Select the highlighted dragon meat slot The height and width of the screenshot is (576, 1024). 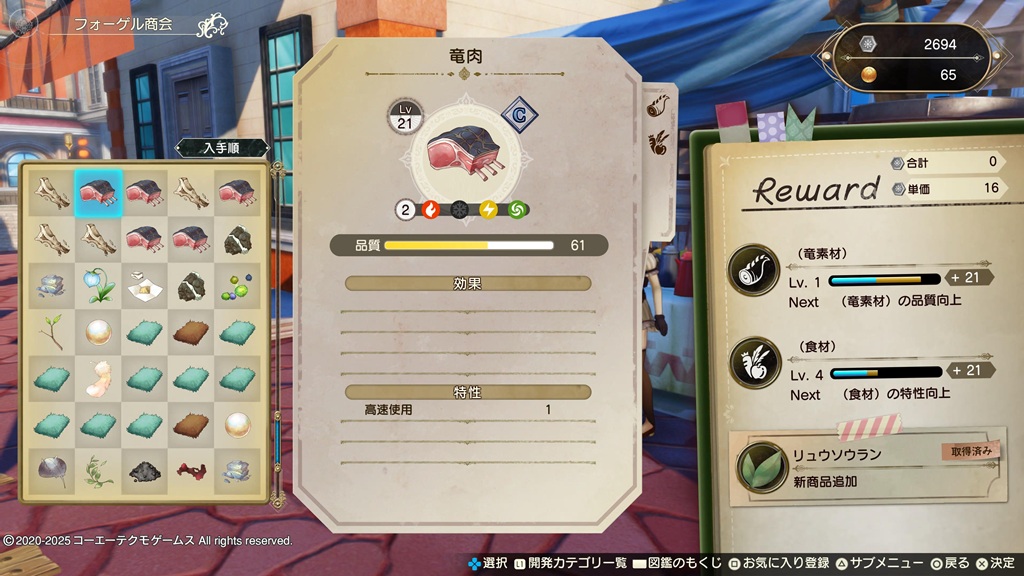point(98,191)
